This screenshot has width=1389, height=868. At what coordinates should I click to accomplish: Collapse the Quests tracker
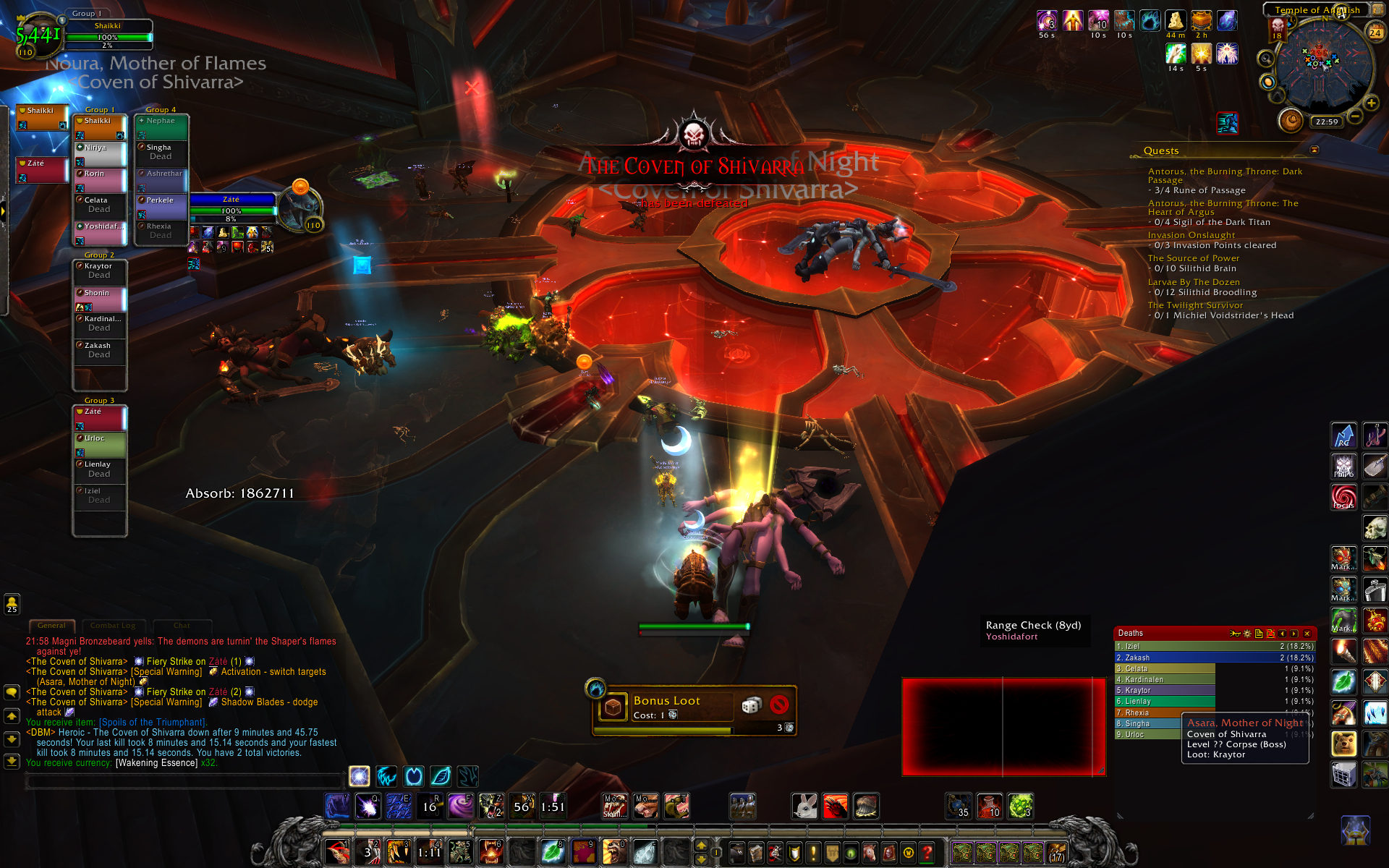click(x=1314, y=150)
